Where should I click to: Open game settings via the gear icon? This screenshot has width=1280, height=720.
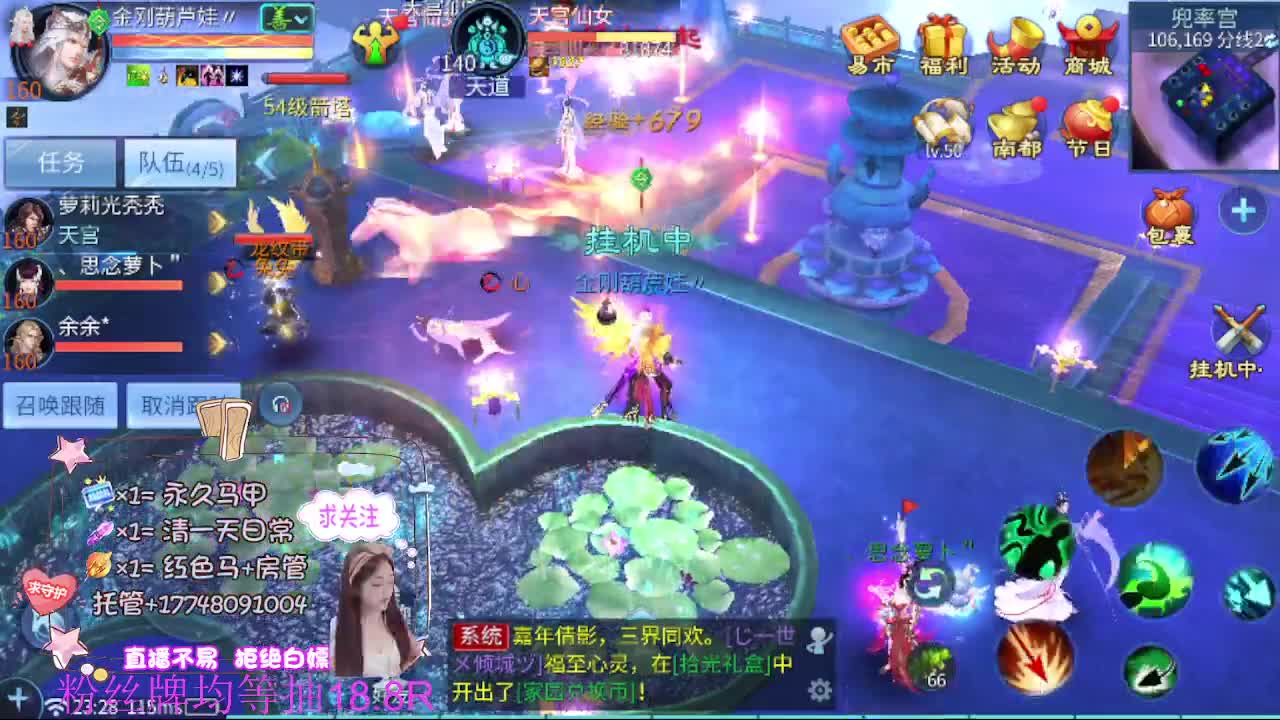[822, 688]
